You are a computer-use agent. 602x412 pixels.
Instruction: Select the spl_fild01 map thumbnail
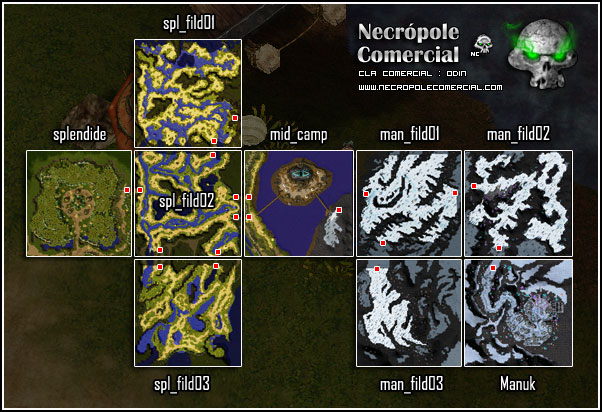pyautogui.click(x=188, y=93)
